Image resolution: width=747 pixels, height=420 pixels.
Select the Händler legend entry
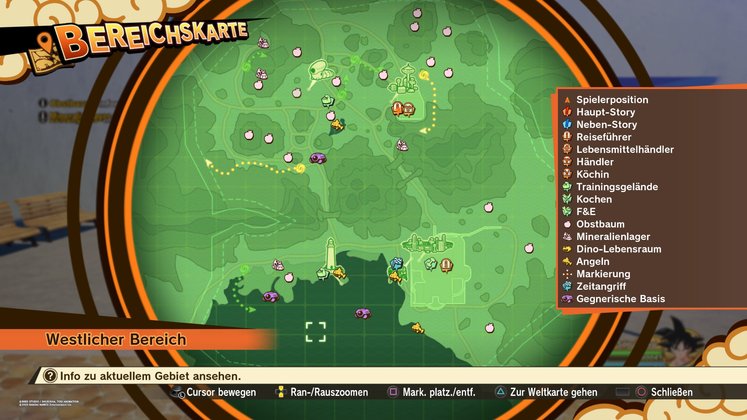pos(595,162)
